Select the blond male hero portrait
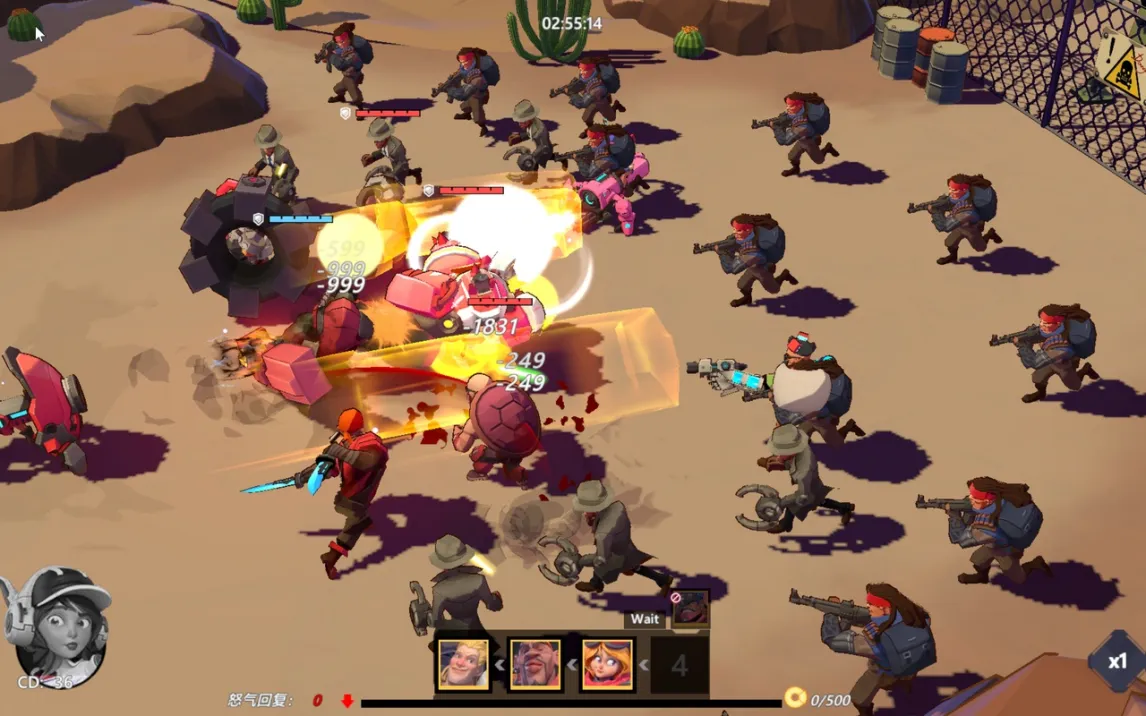Image resolution: width=1146 pixels, height=716 pixels. (x=464, y=664)
